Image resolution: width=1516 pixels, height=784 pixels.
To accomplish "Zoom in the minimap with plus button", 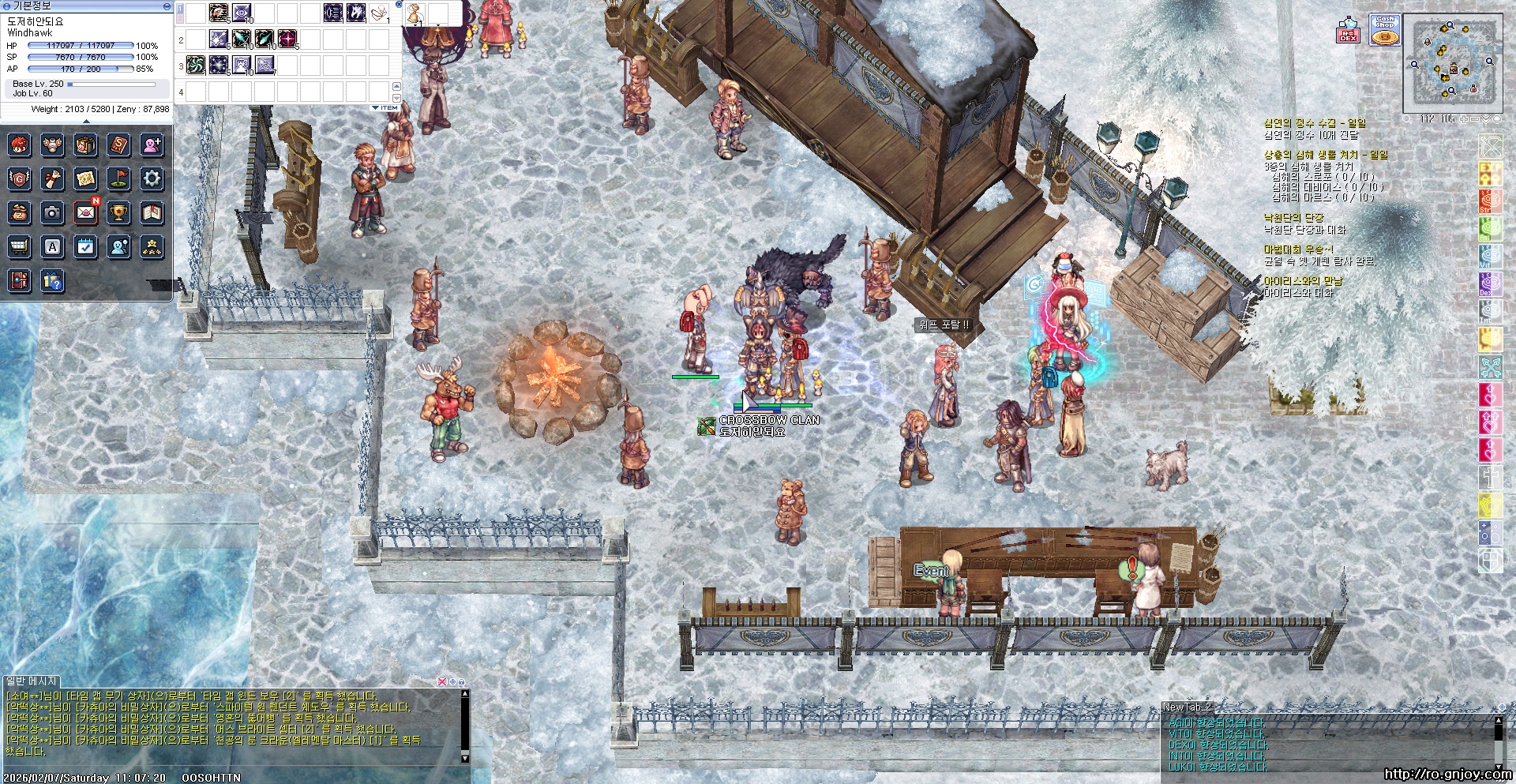I will [1464, 119].
